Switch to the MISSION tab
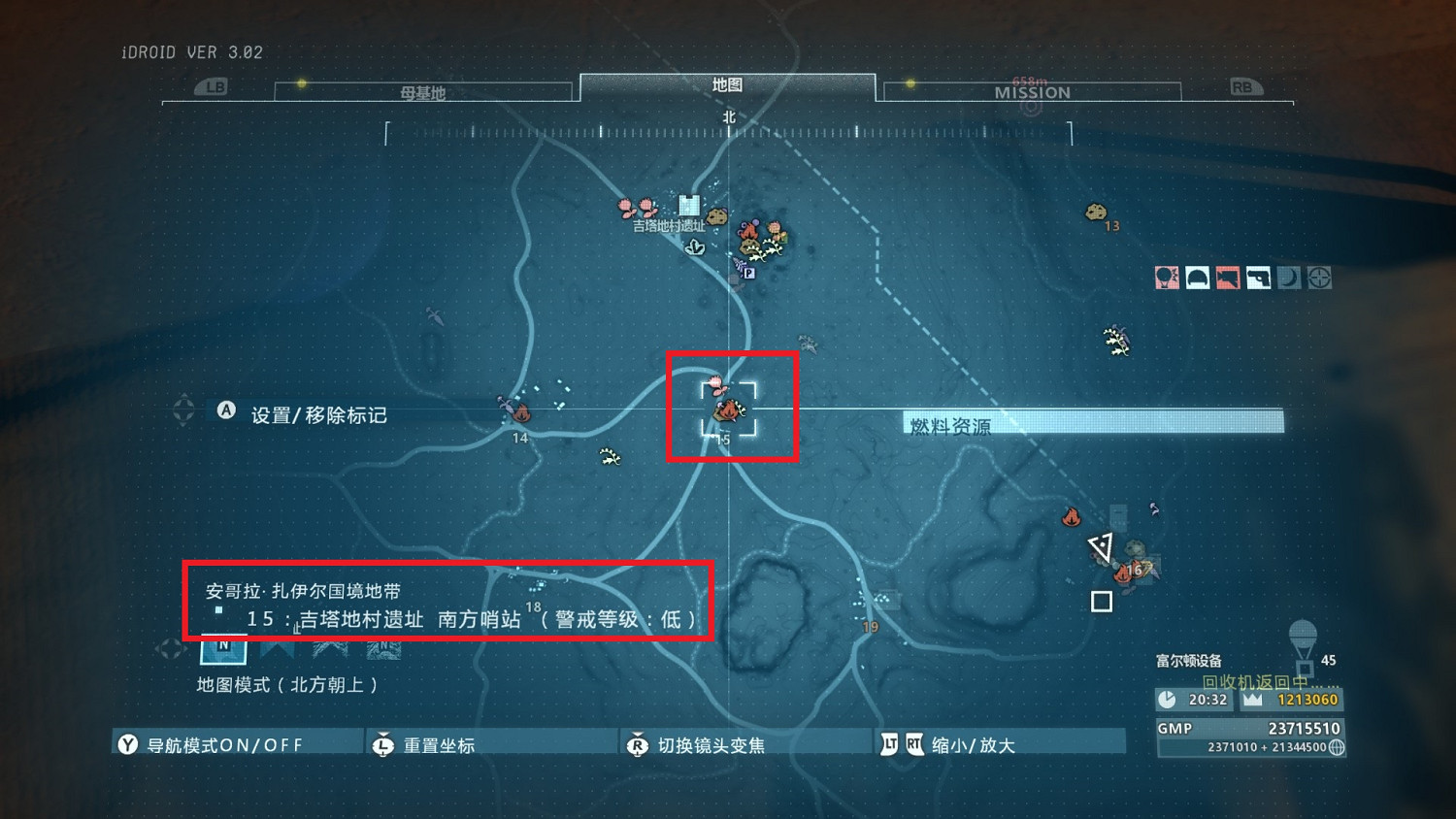Image resolution: width=1456 pixels, height=819 pixels. (1032, 91)
